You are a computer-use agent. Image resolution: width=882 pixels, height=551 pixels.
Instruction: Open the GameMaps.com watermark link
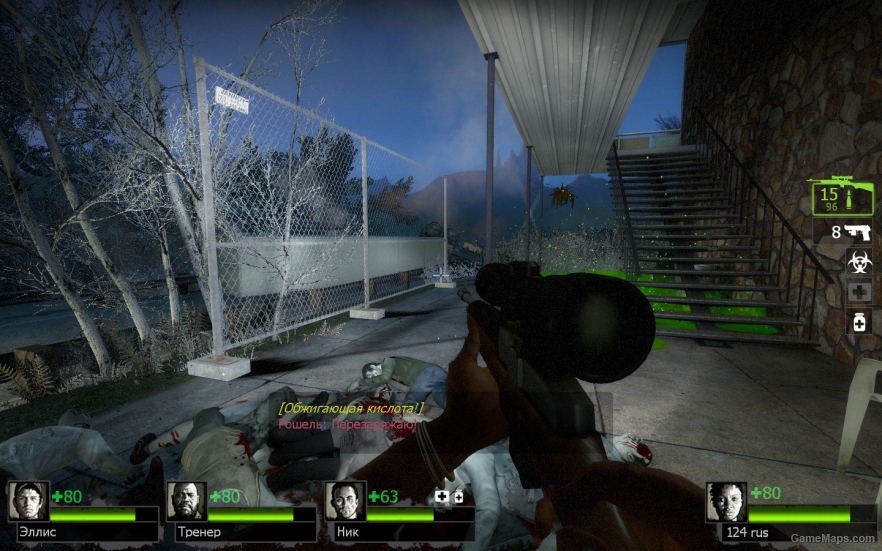coord(833,538)
